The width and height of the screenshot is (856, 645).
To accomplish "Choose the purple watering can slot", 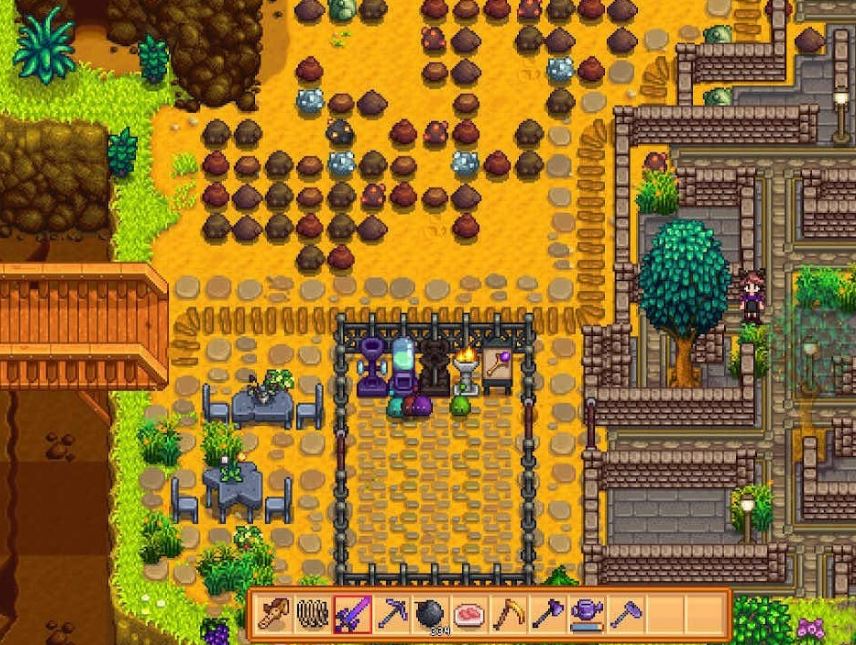I will click(586, 613).
